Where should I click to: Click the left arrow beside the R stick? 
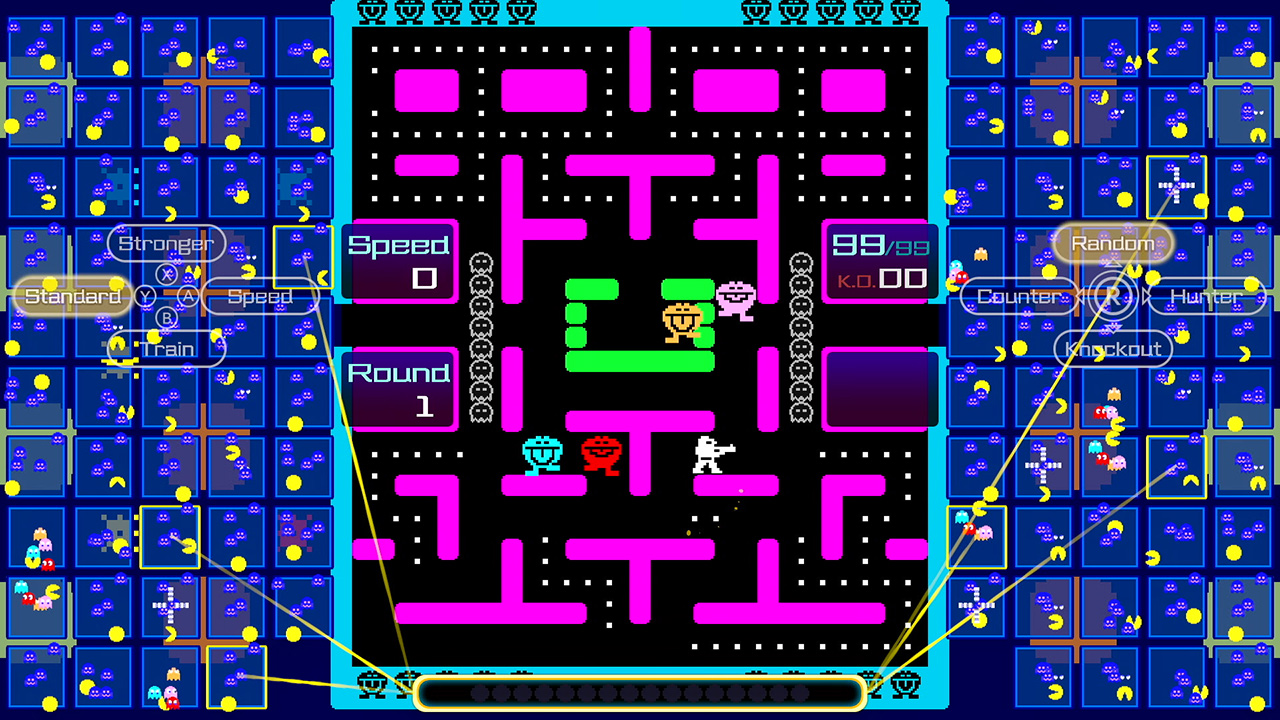(x=1082, y=296)
